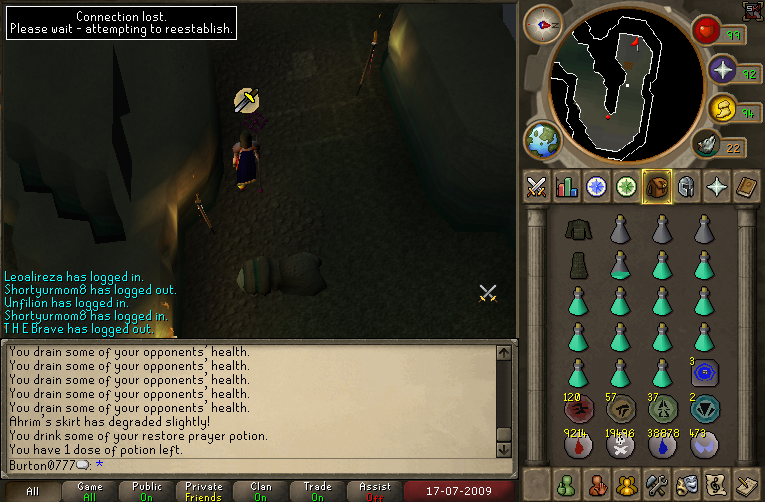
Task: Click the compass to face north
Action: (544, 22)
